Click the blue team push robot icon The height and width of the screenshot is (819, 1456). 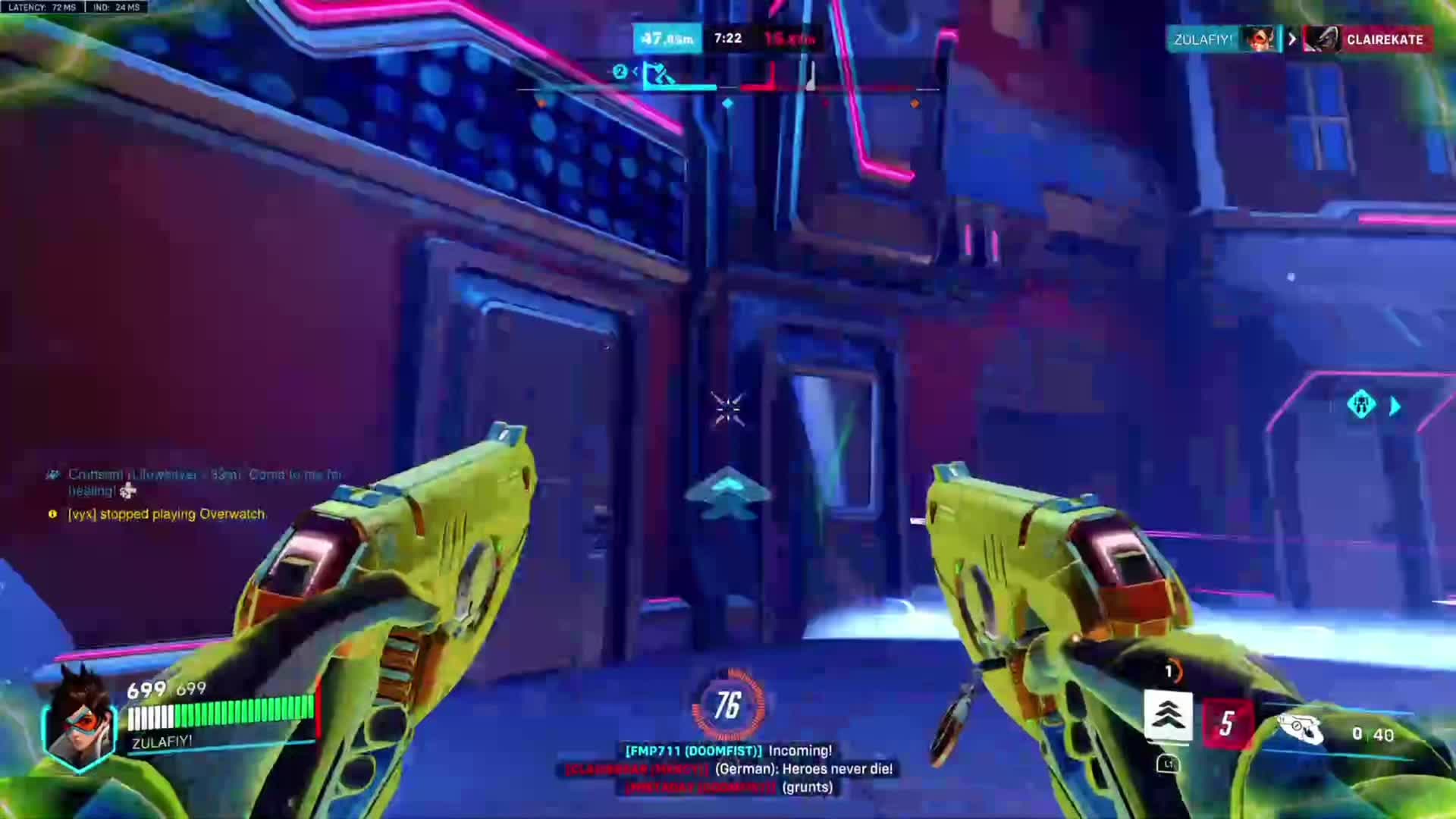tap(657, 76)
